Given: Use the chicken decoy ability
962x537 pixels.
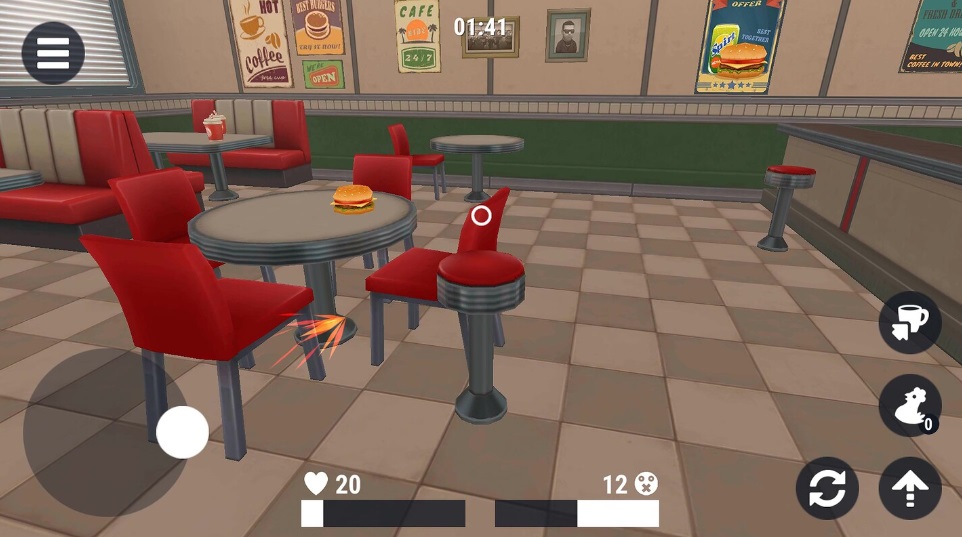Looking at the screenshot, I should coord(910,405).
